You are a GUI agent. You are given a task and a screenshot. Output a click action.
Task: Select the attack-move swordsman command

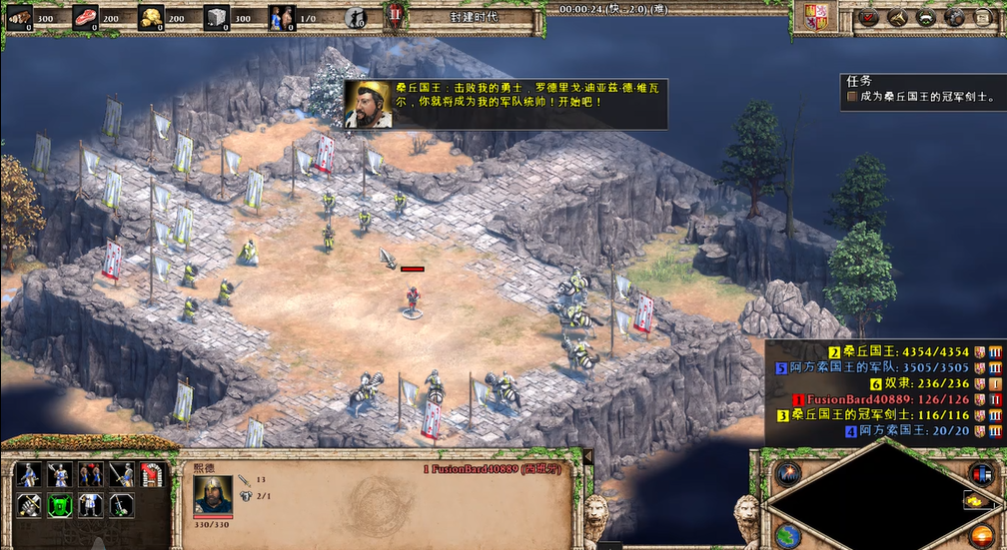coord(122,474)
